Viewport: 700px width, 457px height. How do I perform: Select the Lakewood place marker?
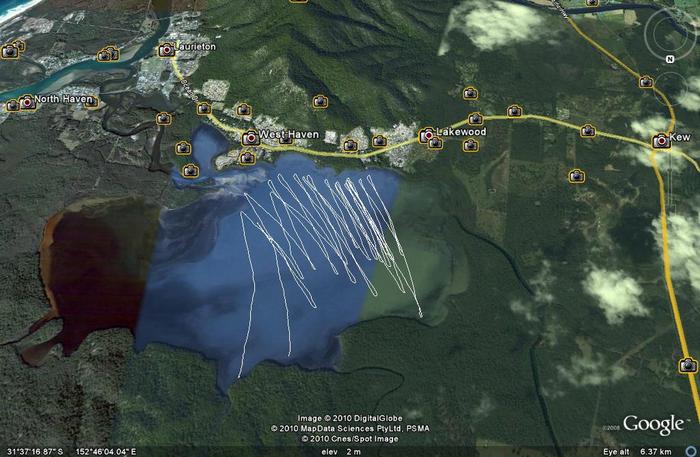coord(427,134)
